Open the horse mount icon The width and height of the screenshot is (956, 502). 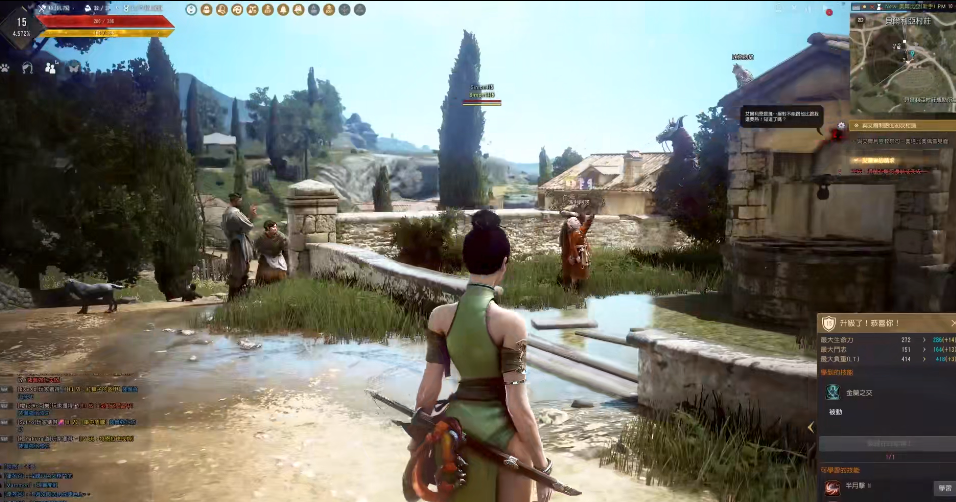(x=28, y=68)
